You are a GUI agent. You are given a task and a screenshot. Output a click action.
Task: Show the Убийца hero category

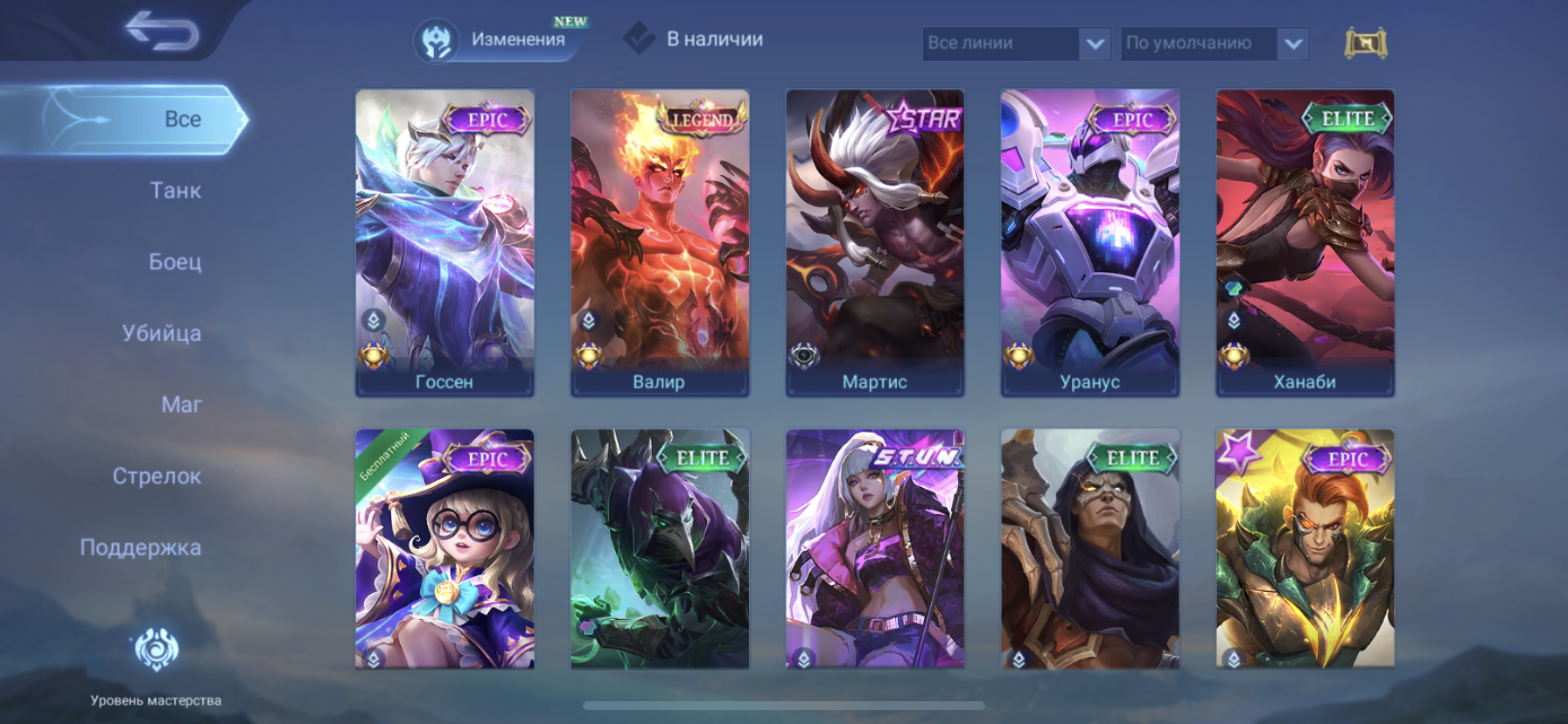(162, 333)
